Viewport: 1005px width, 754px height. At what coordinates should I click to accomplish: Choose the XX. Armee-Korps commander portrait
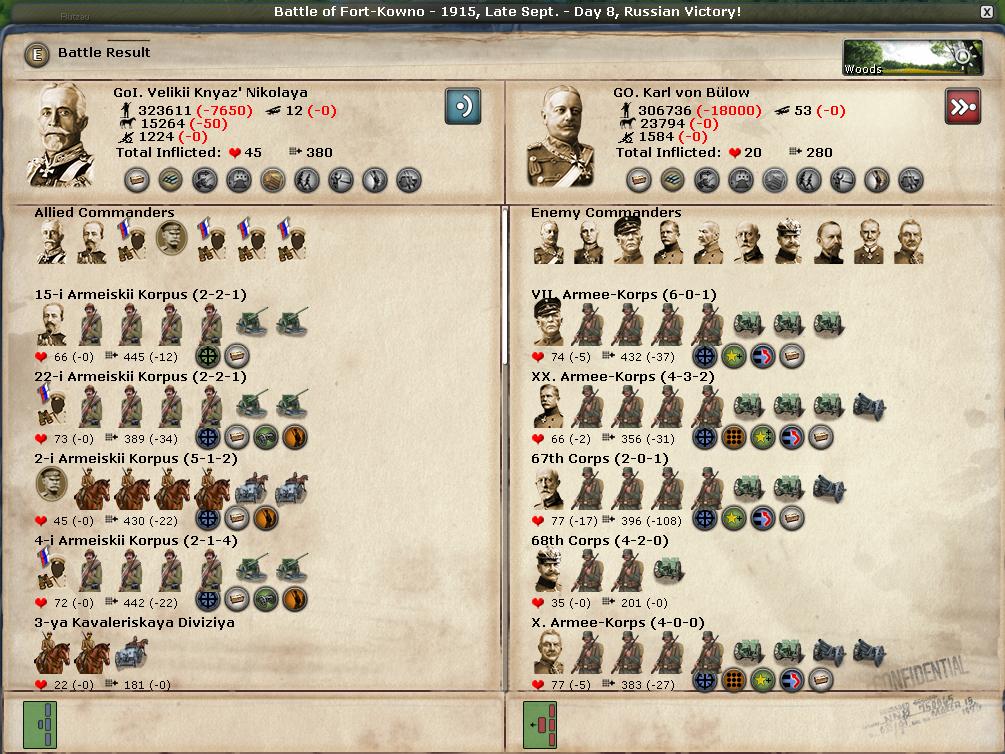coord(549,406)
